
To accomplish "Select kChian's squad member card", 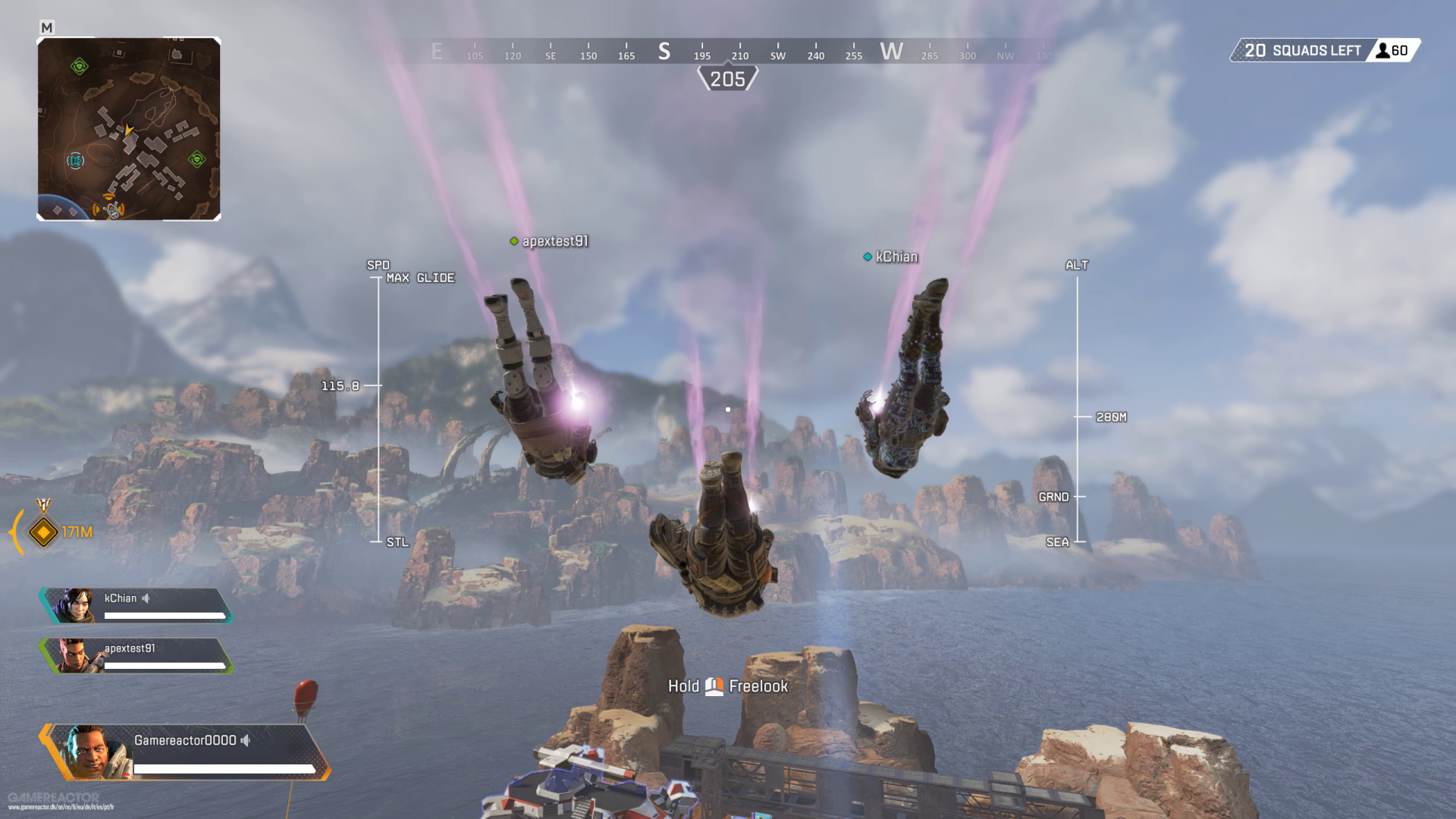I will pos(136,606).
